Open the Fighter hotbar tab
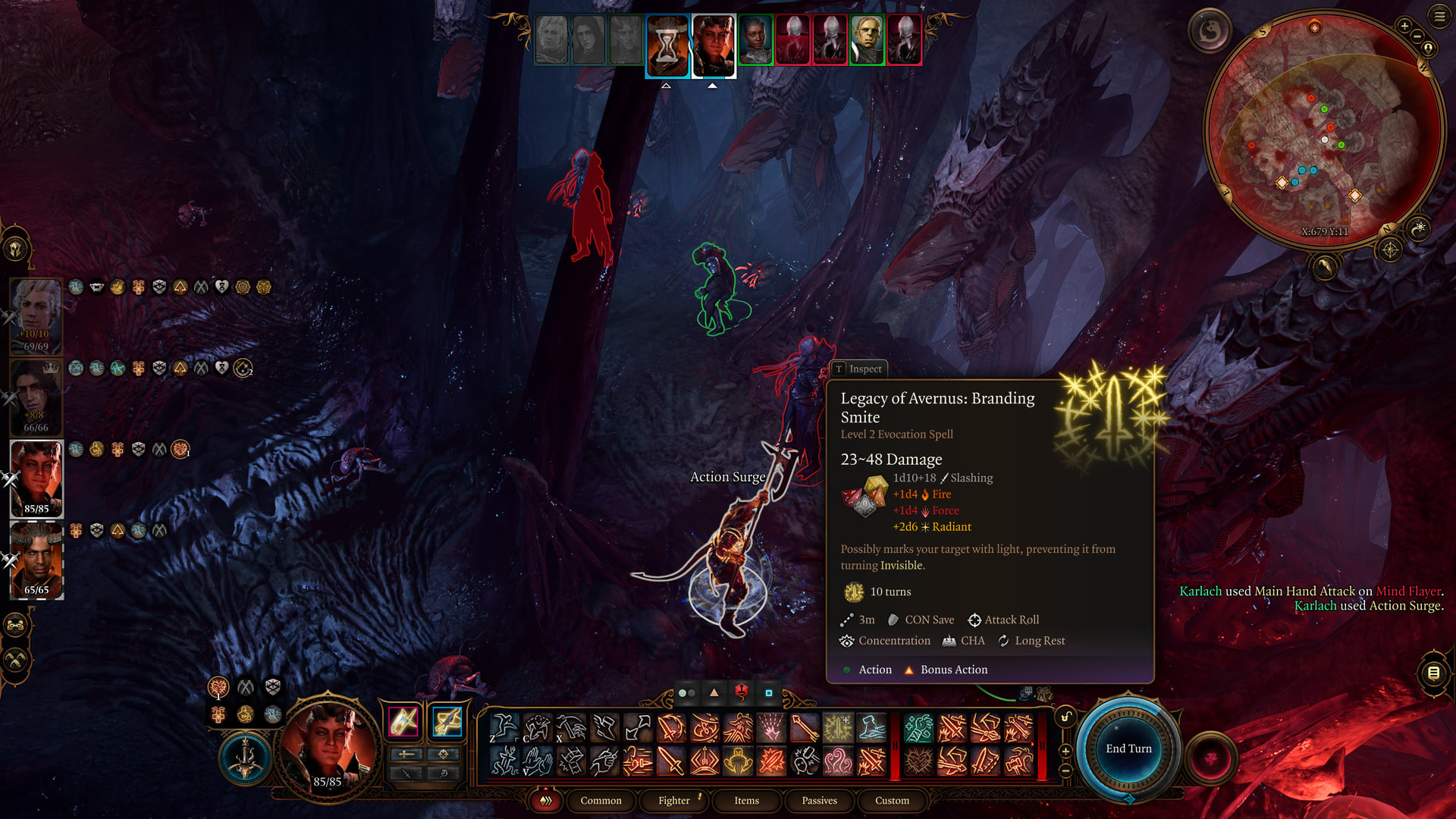Screen dimensions: 1456x819 coord(673,800)
